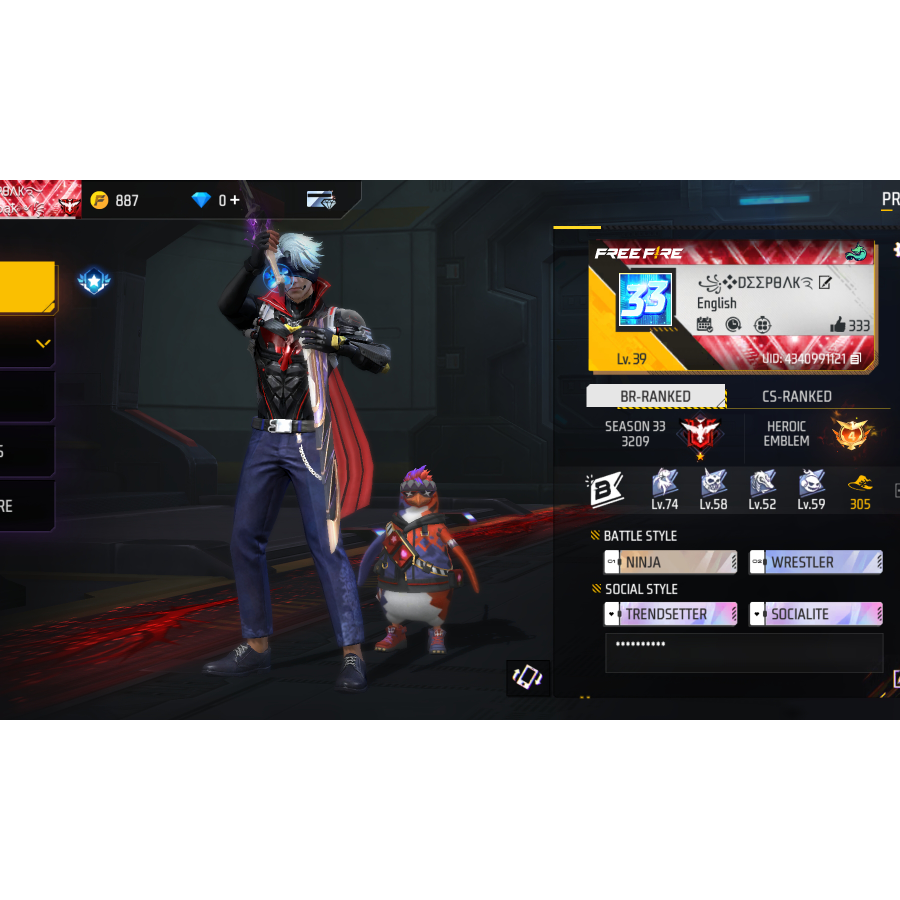Click the yellow witch hat 305 icon
Viewport: 900px width, 900px height.
pyautogui.click(x=860, y=487)
